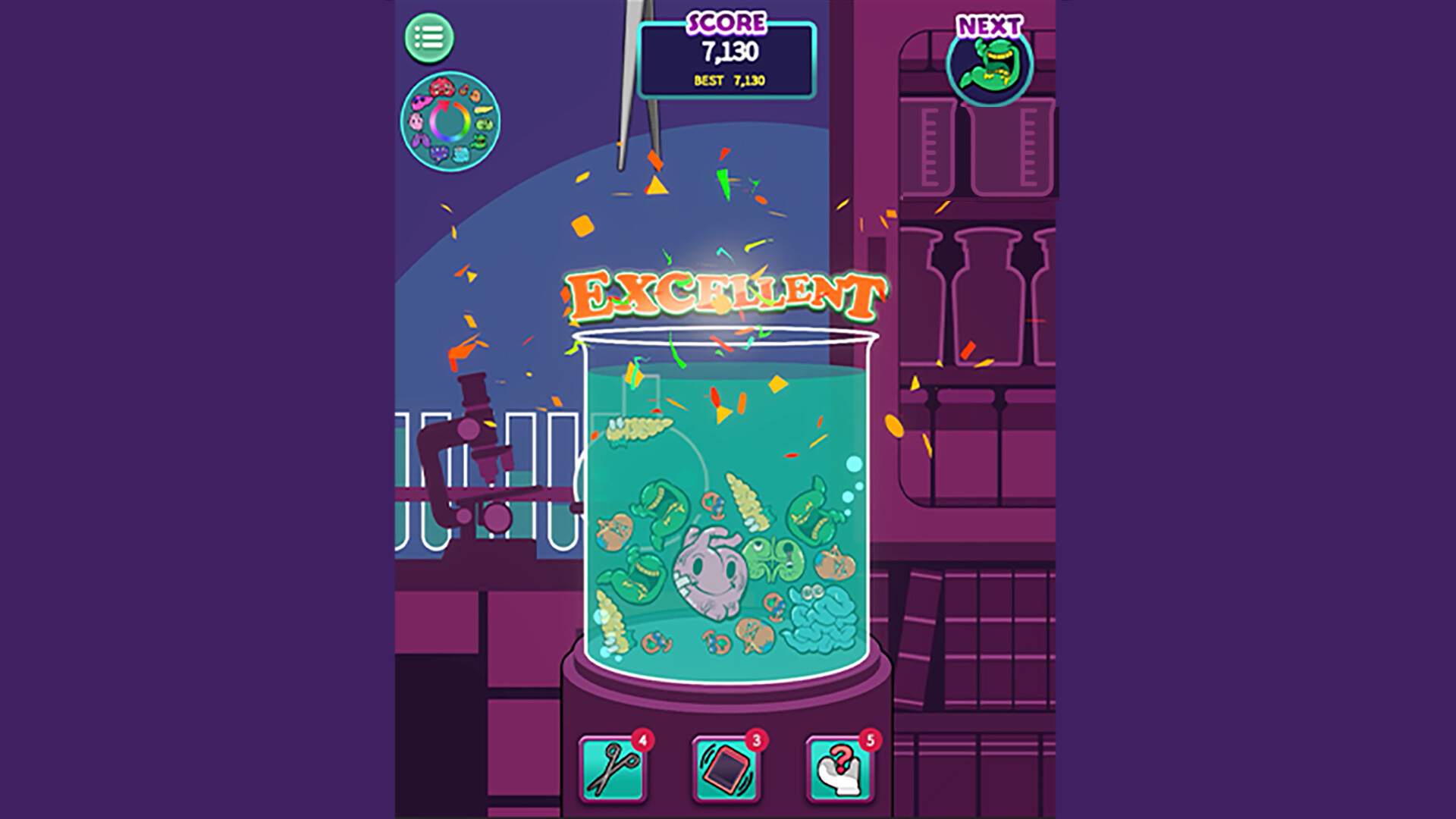The image size is (1456, 819).
Task: Click the BEST 7,130 label
Action: click(x=730, y=78)
